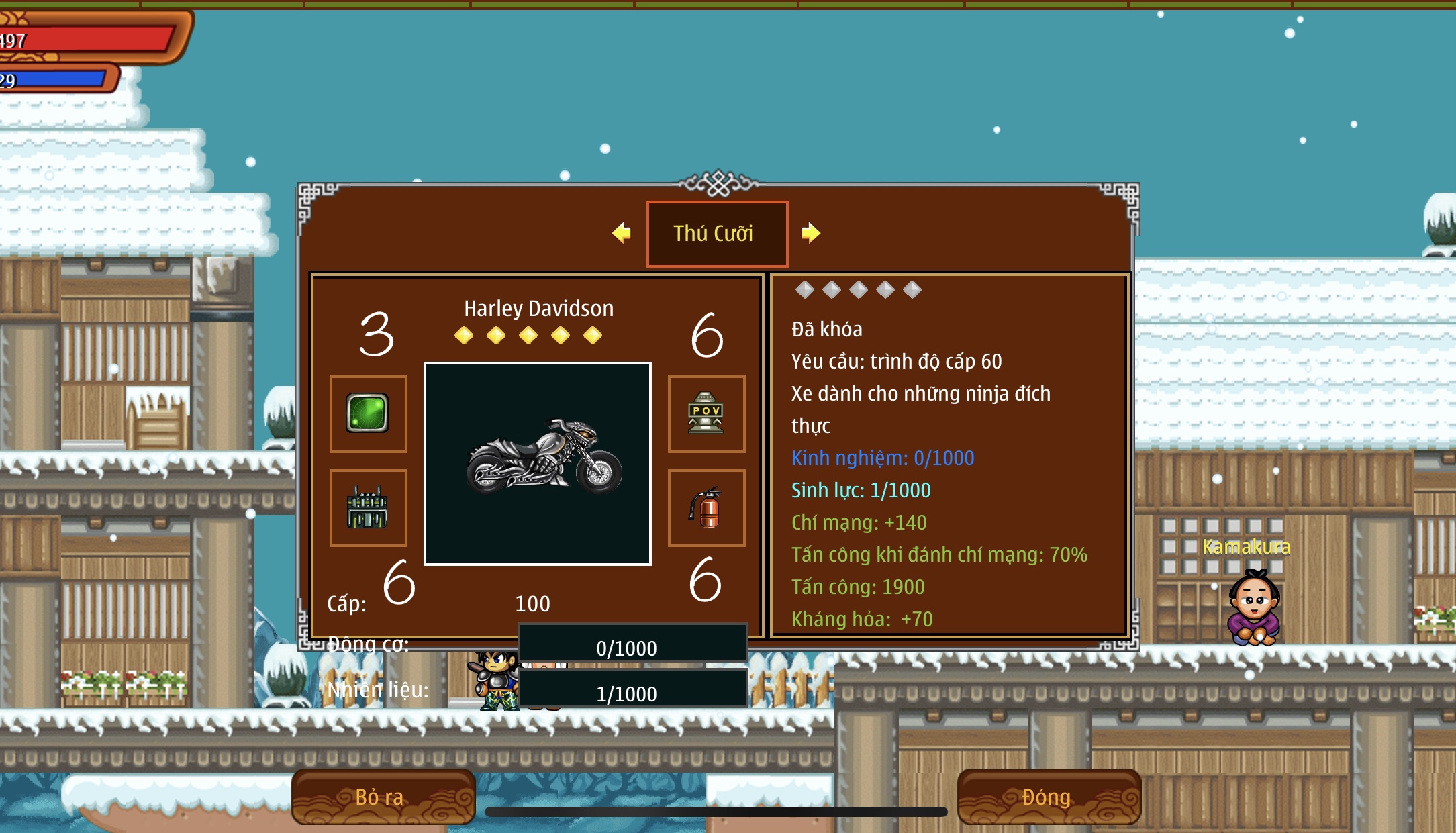1456x833 pixels.
Task: Pick the red fire extinguisher slot
Action: point(706,507)
